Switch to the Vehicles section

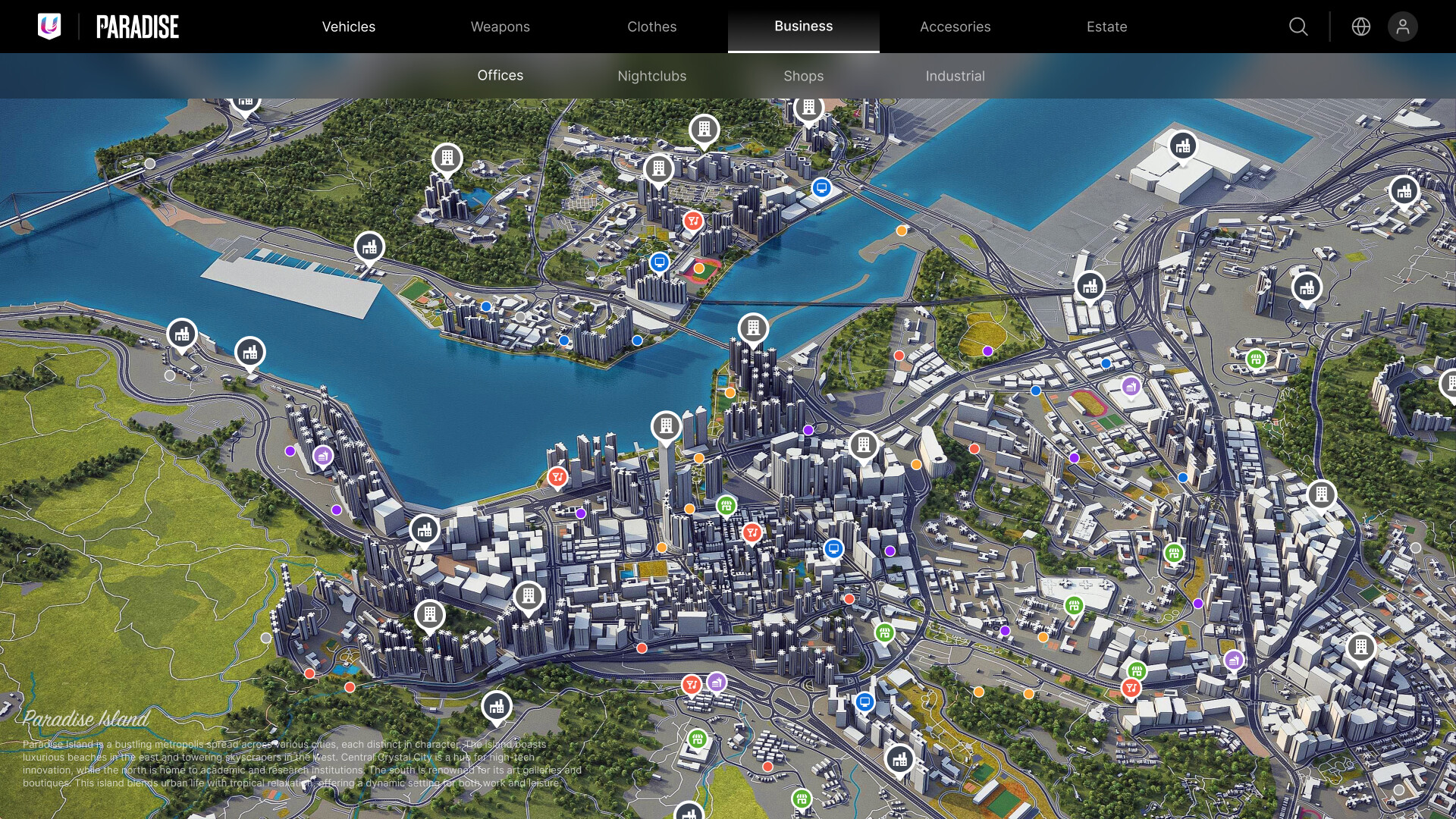pyautogui.click(x=348, y=27)
